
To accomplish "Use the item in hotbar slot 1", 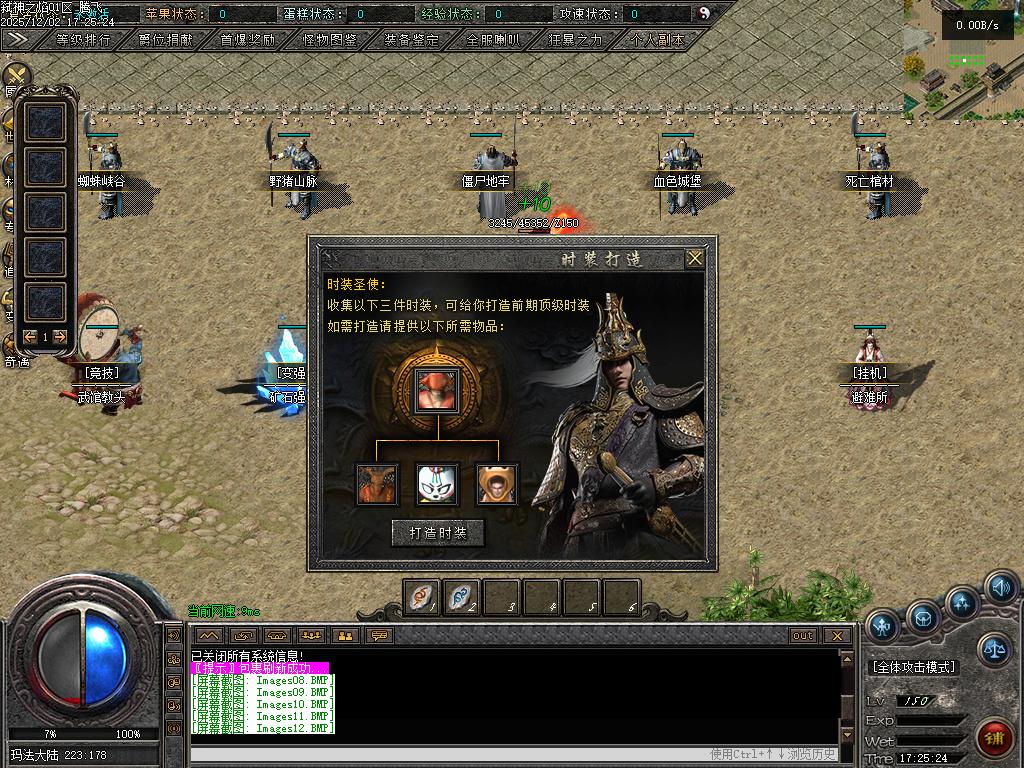I will (x=421, y=597).
